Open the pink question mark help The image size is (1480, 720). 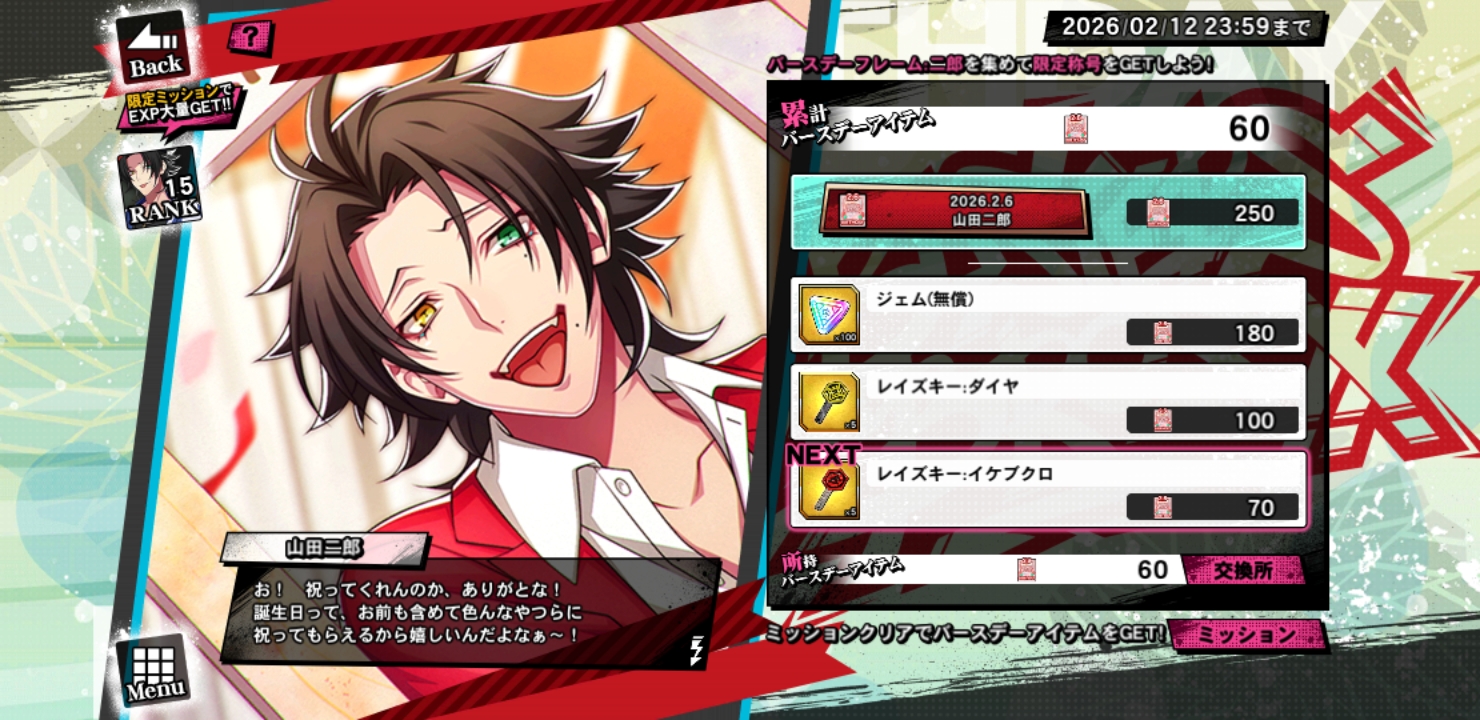point(244,39)
